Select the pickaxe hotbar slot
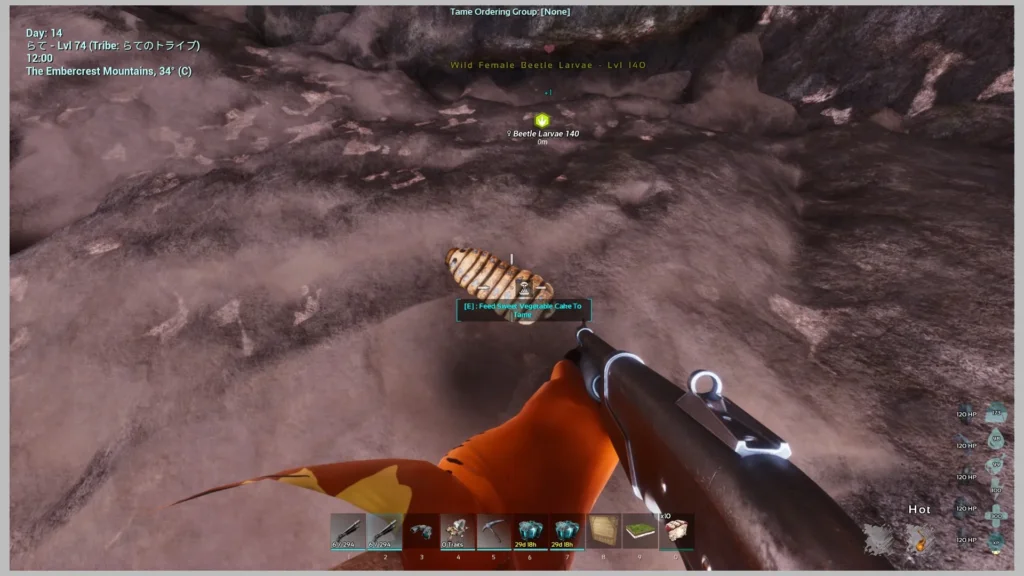Screen dimensions: 1024x576 493,531
